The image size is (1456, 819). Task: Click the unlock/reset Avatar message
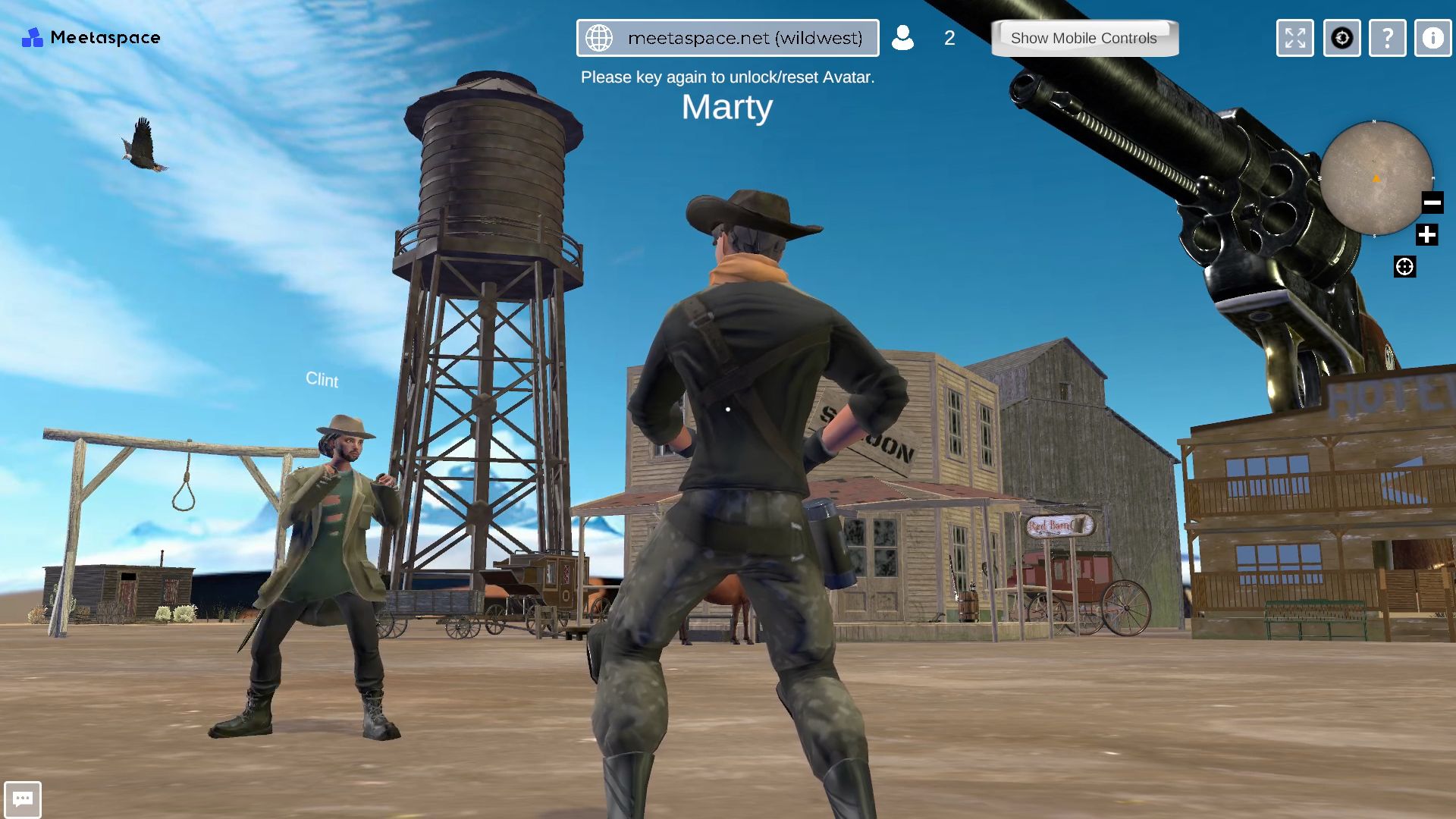[x=726, y=77]
